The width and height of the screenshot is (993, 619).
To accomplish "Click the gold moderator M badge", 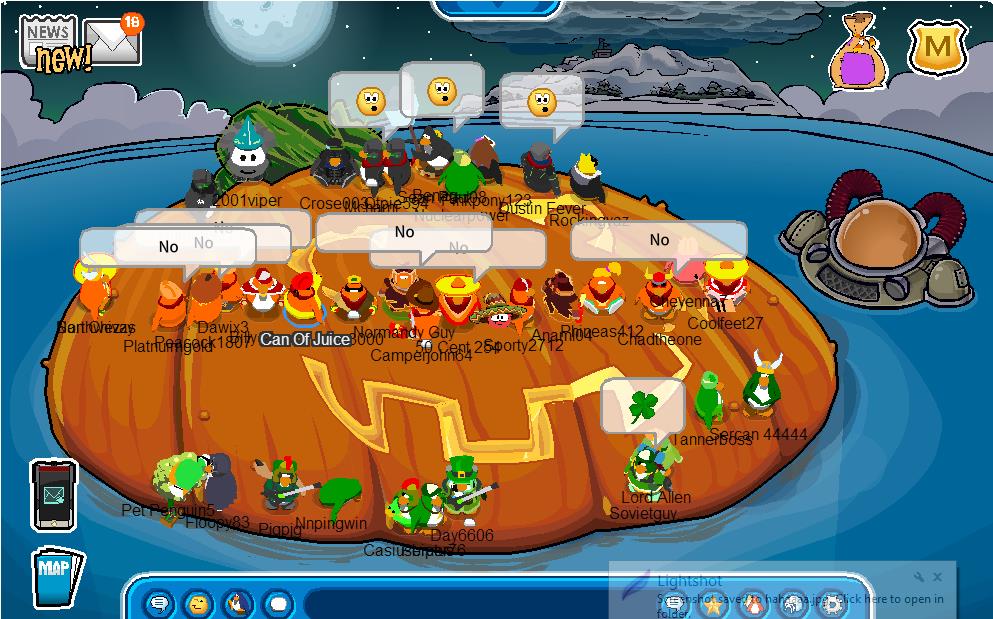I will tap(937, 45).
